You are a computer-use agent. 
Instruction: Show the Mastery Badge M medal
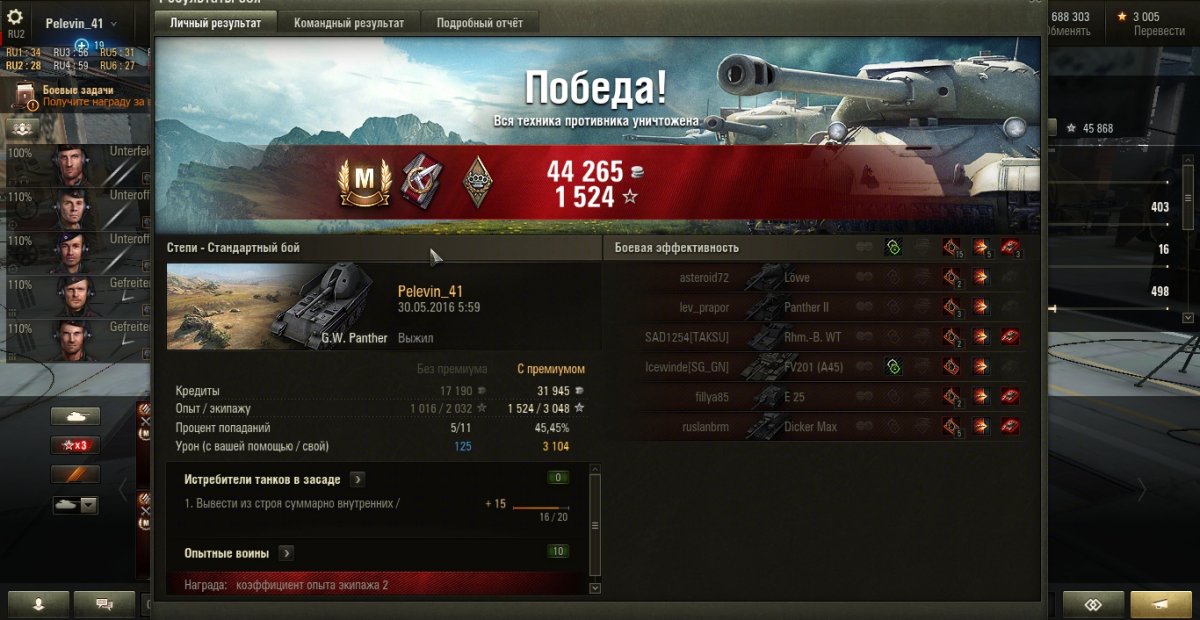click(363, 183)
